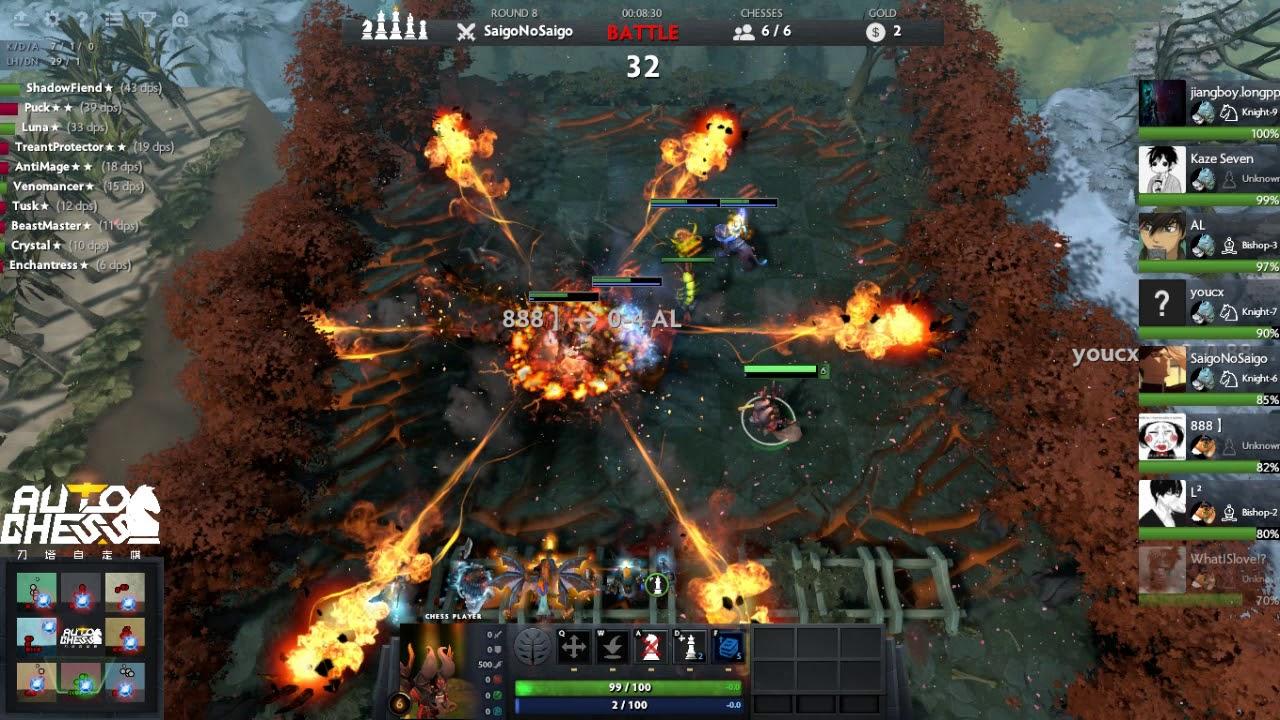
Task: Click the knight rank badge beside youcx
Action: tap(1229, 310)
